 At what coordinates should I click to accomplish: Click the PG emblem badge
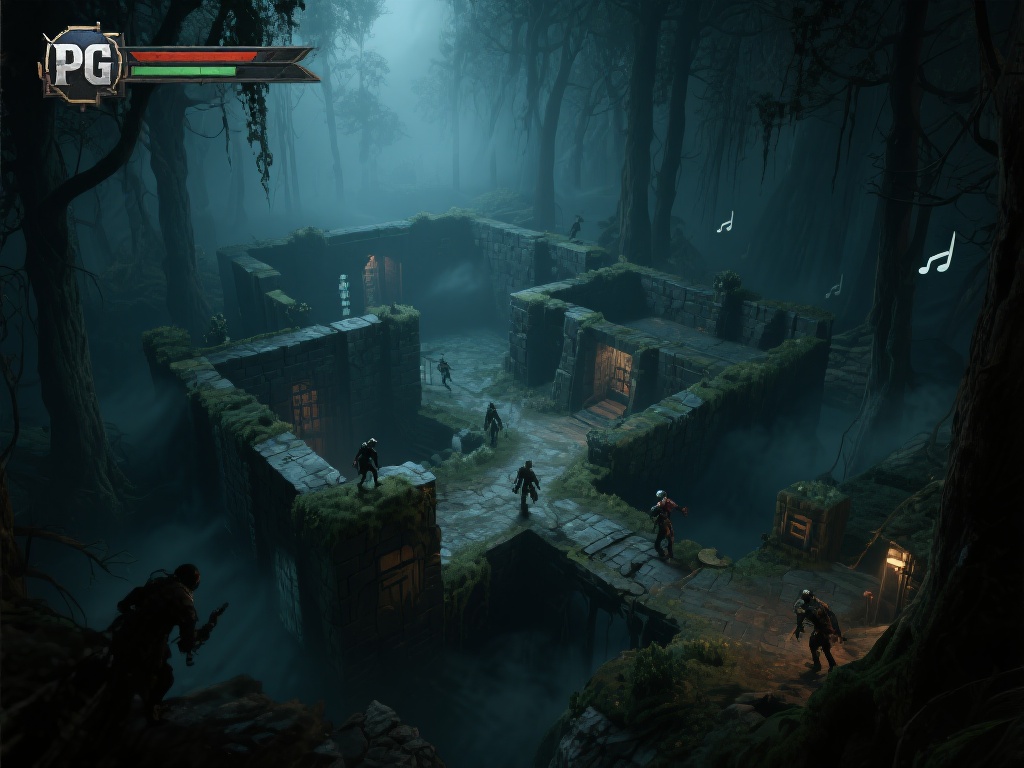[82, 64]
